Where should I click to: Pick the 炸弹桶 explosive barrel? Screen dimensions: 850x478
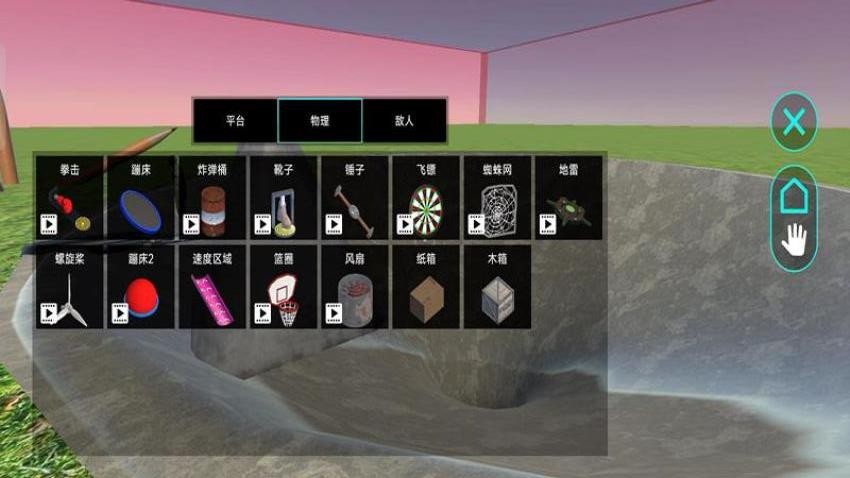(212, 198)
